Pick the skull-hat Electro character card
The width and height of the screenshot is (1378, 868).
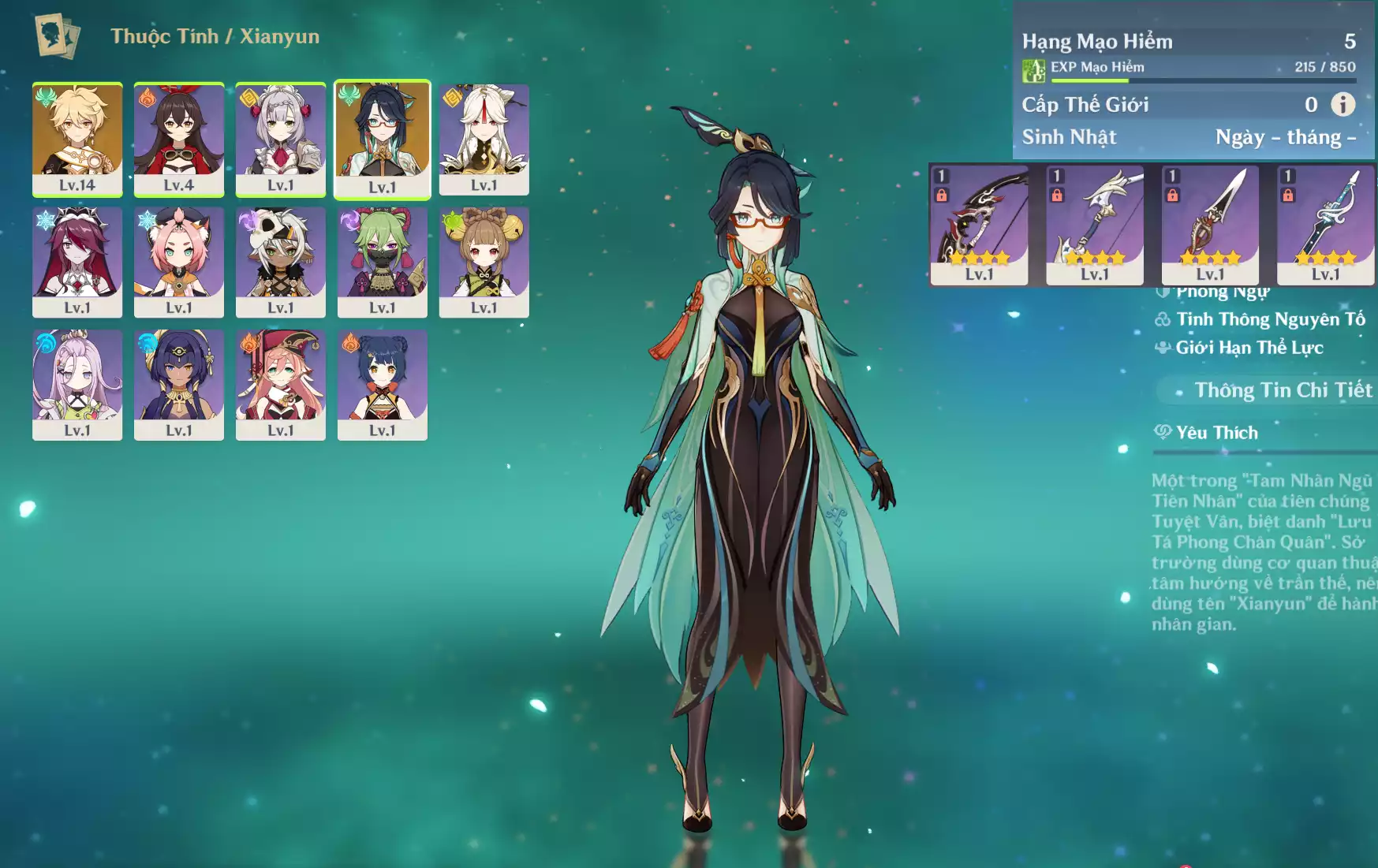pyautogui.click(x=280, y=262)
